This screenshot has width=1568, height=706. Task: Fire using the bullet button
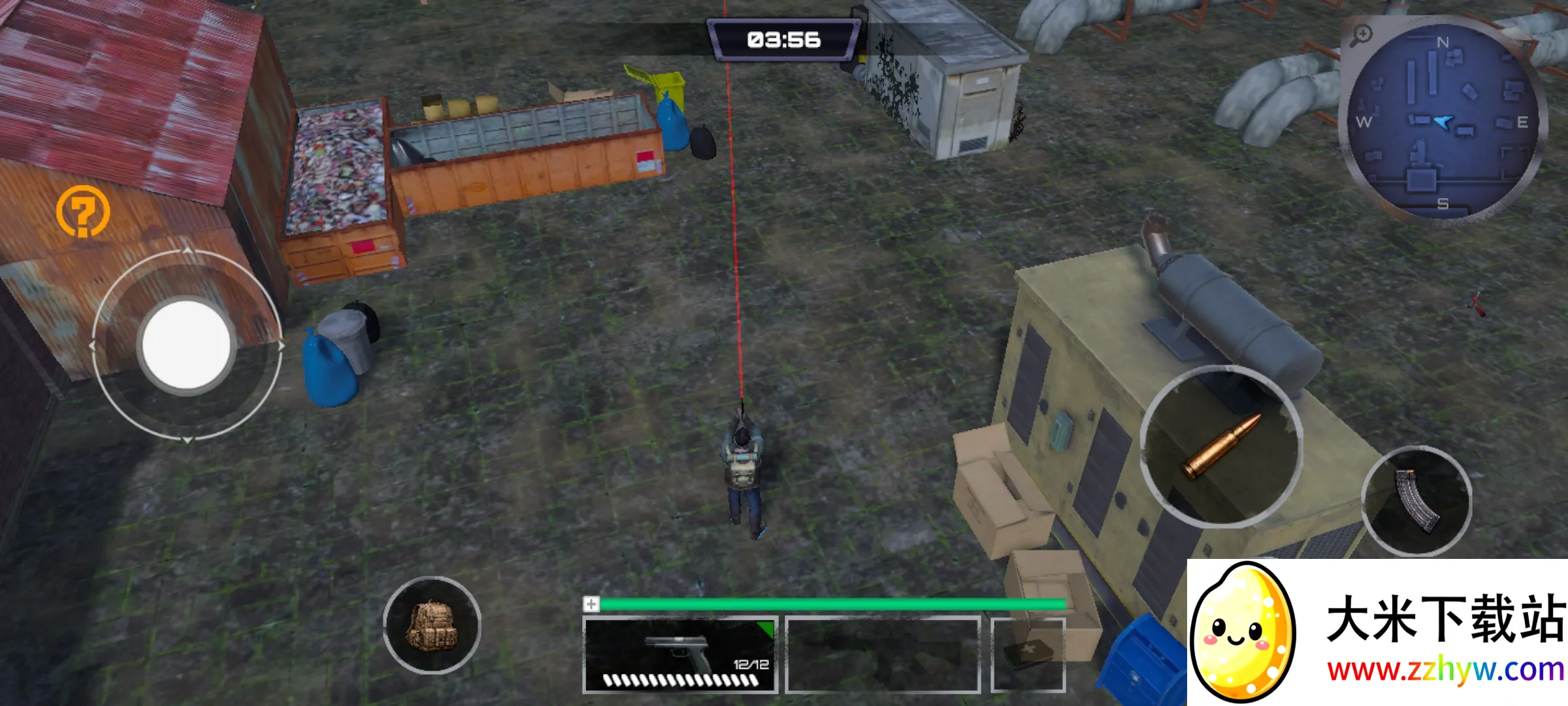tap(1220, 446)
